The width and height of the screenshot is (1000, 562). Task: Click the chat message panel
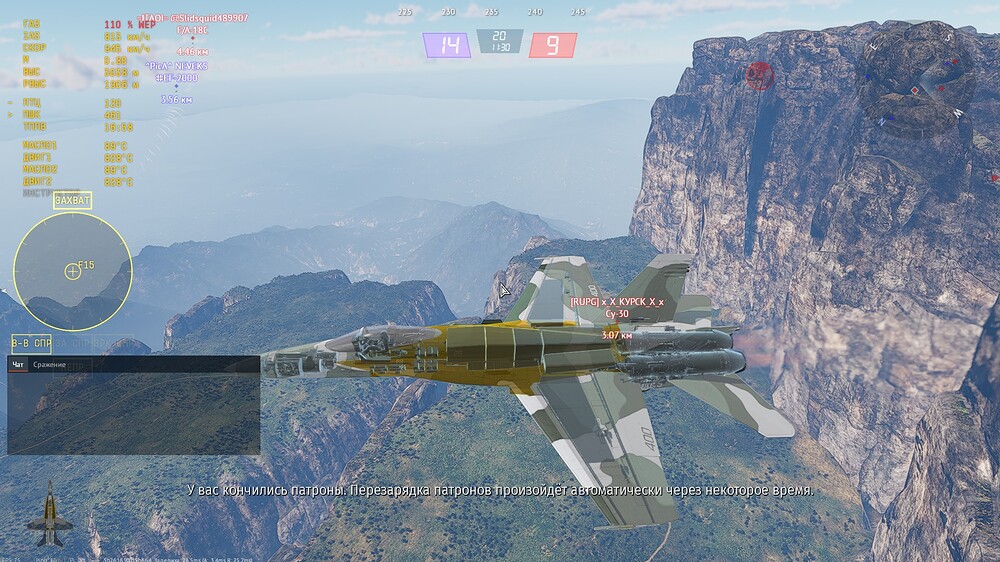pos(133,414)
